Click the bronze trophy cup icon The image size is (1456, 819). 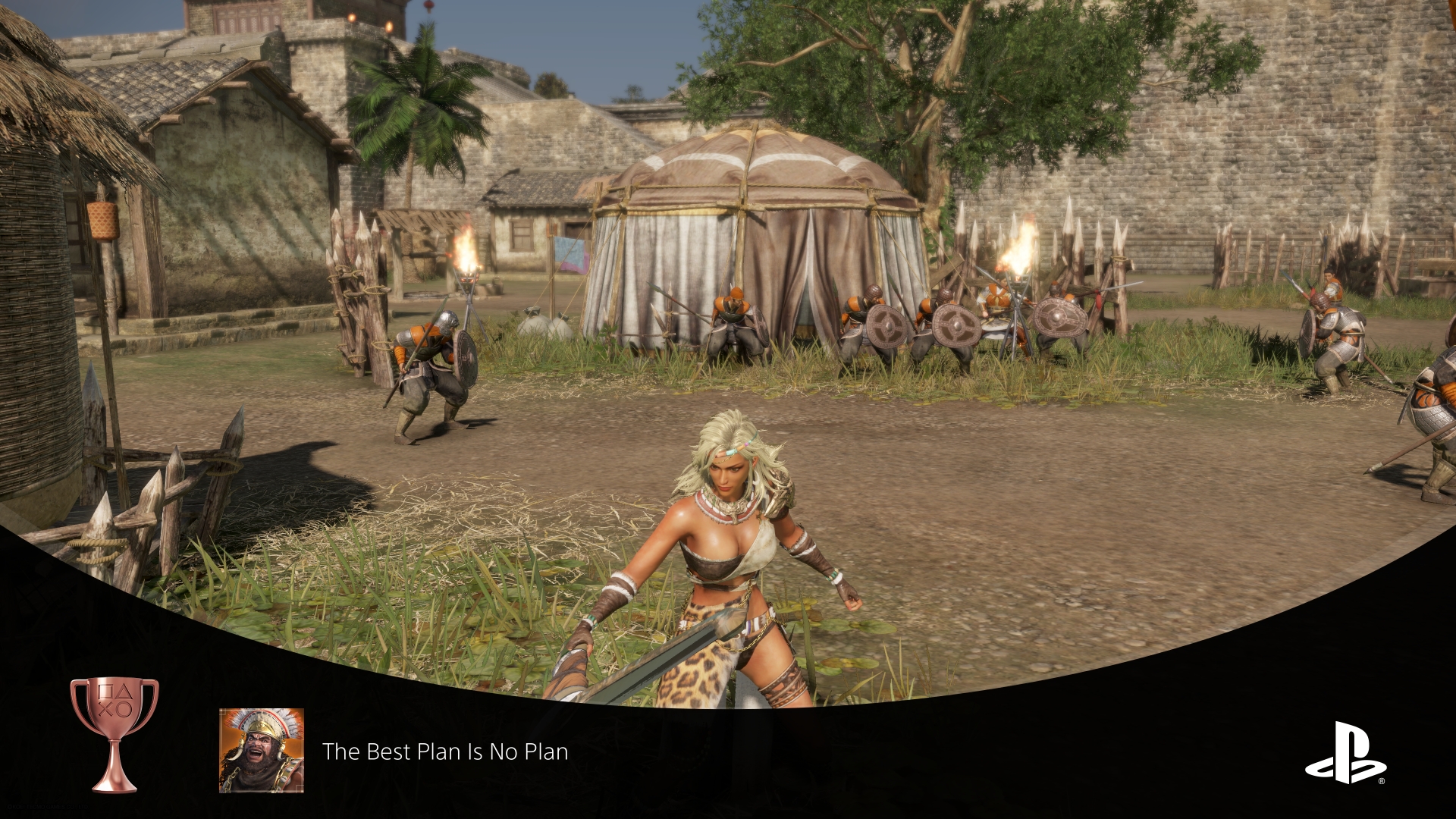tap(115, 733)
